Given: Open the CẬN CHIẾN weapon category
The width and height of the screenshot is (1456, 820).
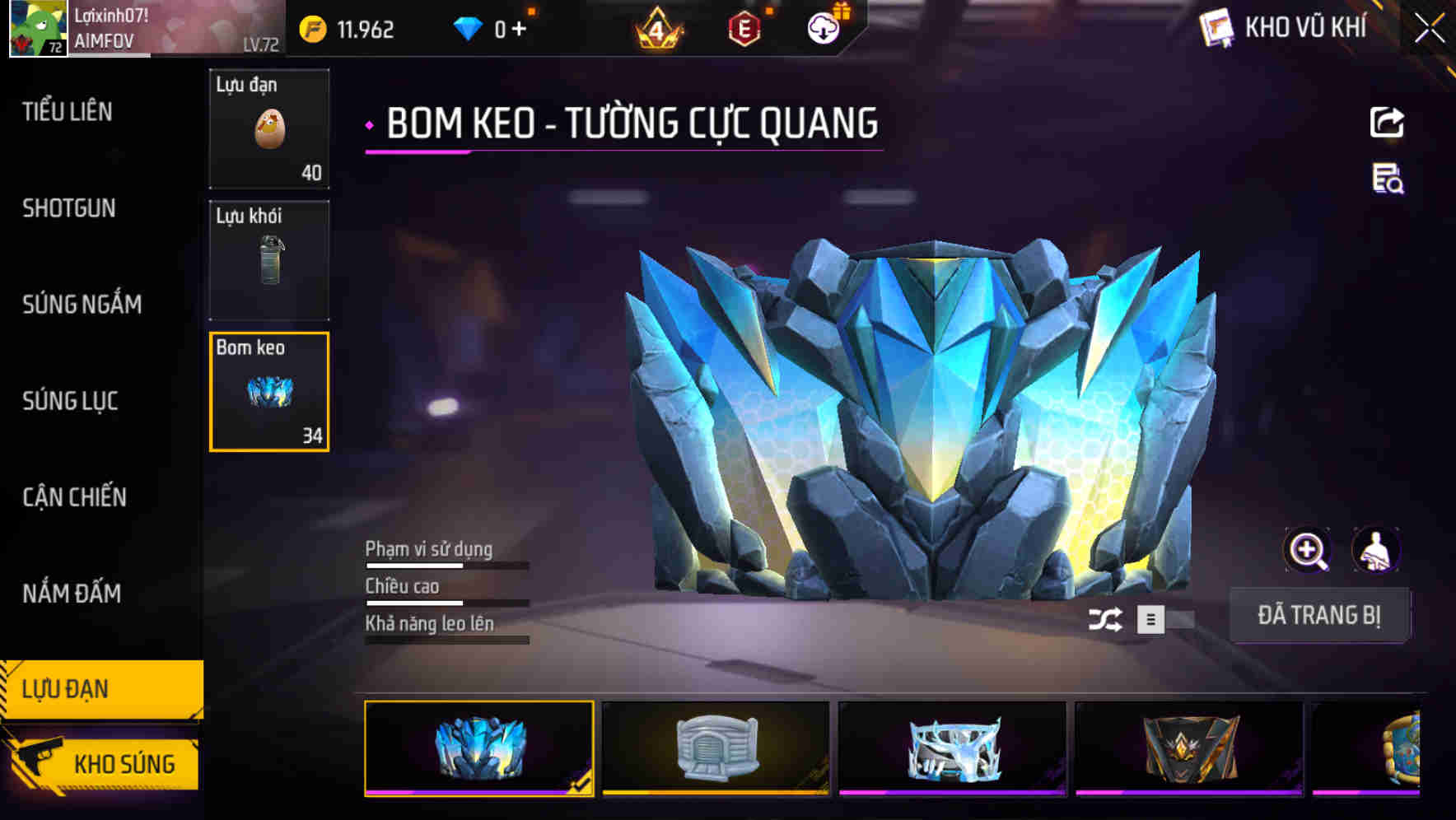Looking at the screenshot, I should click(x=73, y=497).
